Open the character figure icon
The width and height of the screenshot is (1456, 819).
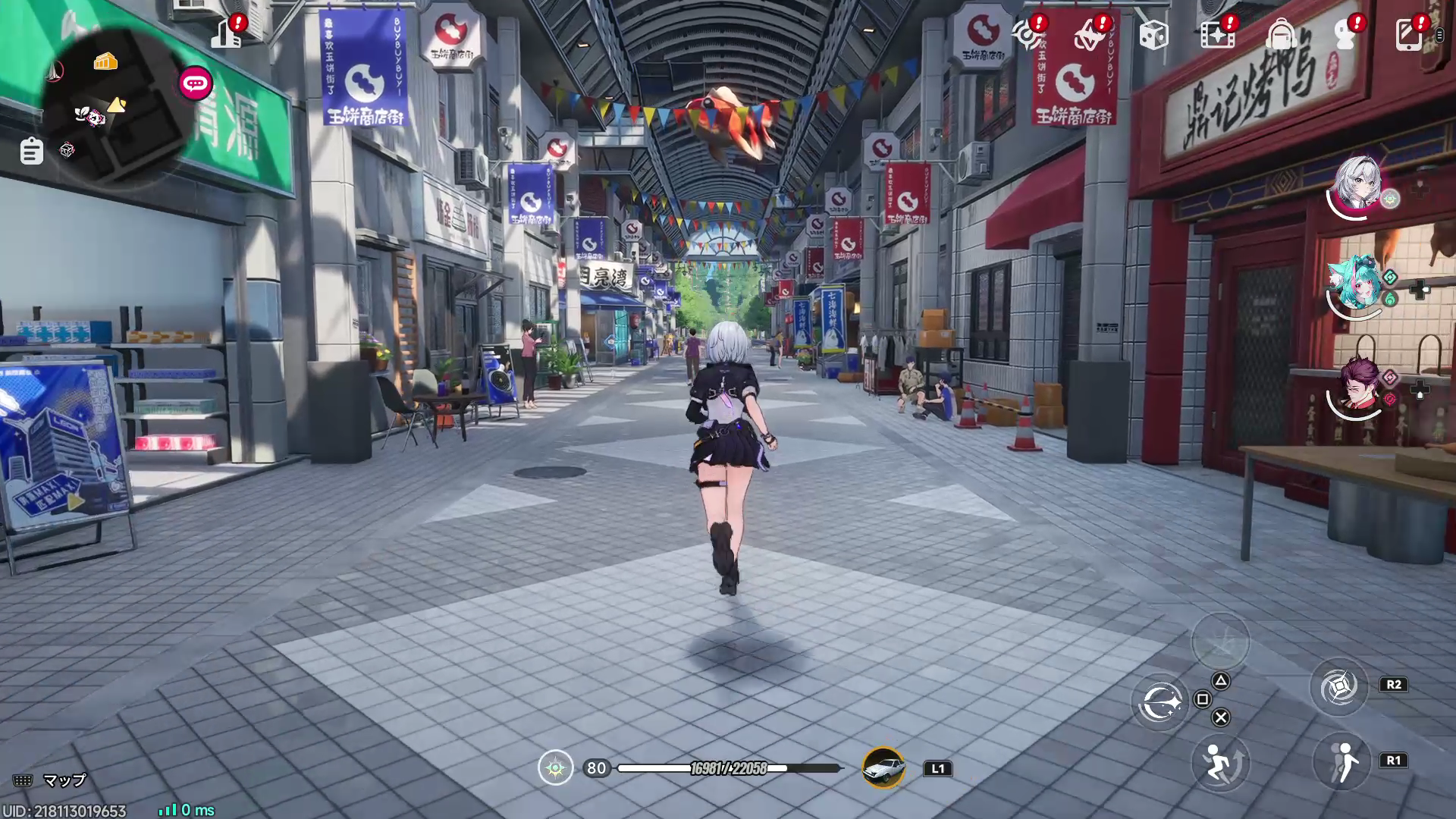(1345, 35)
